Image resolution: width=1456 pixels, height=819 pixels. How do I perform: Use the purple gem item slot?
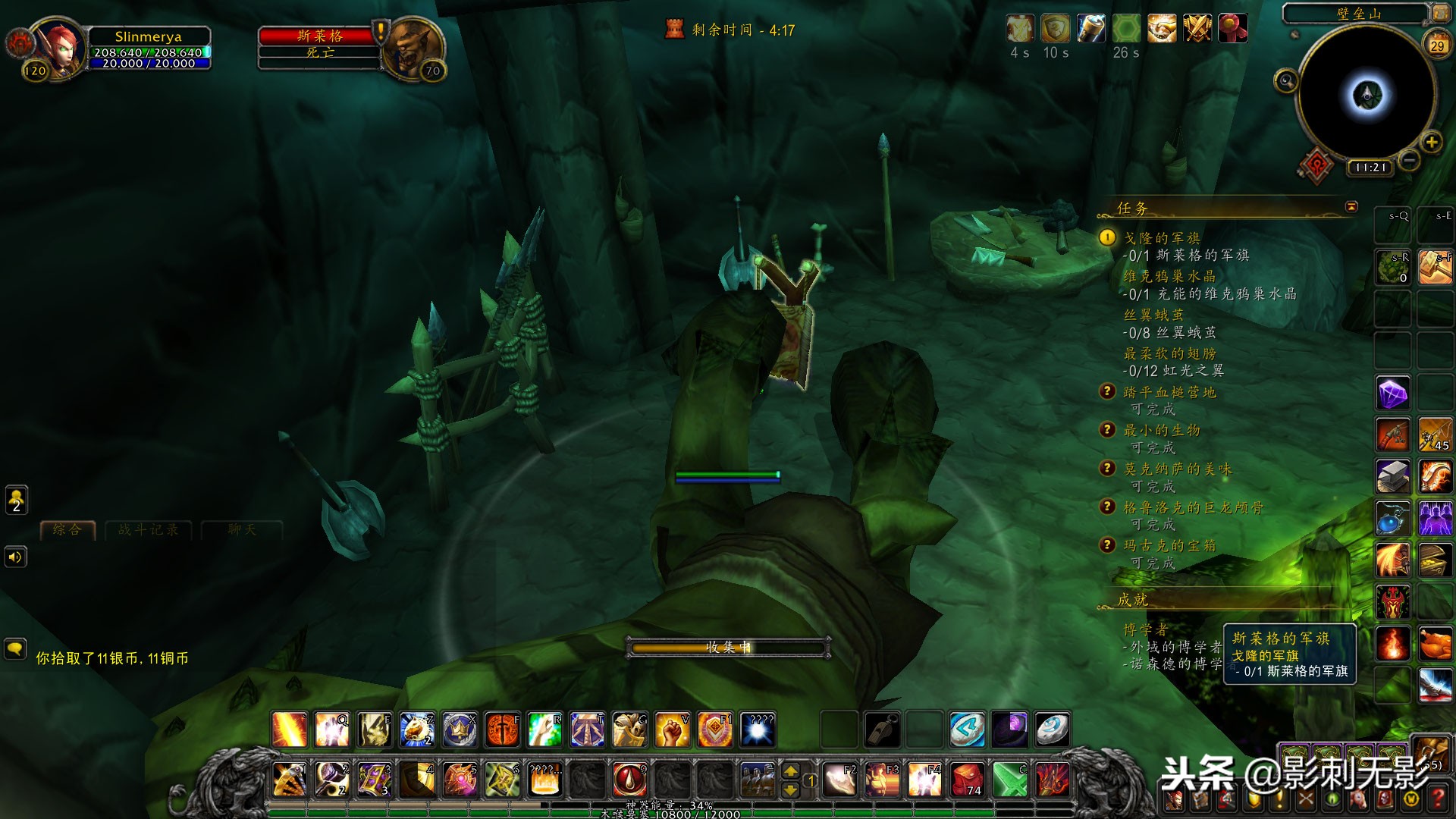coord(1393,394)
